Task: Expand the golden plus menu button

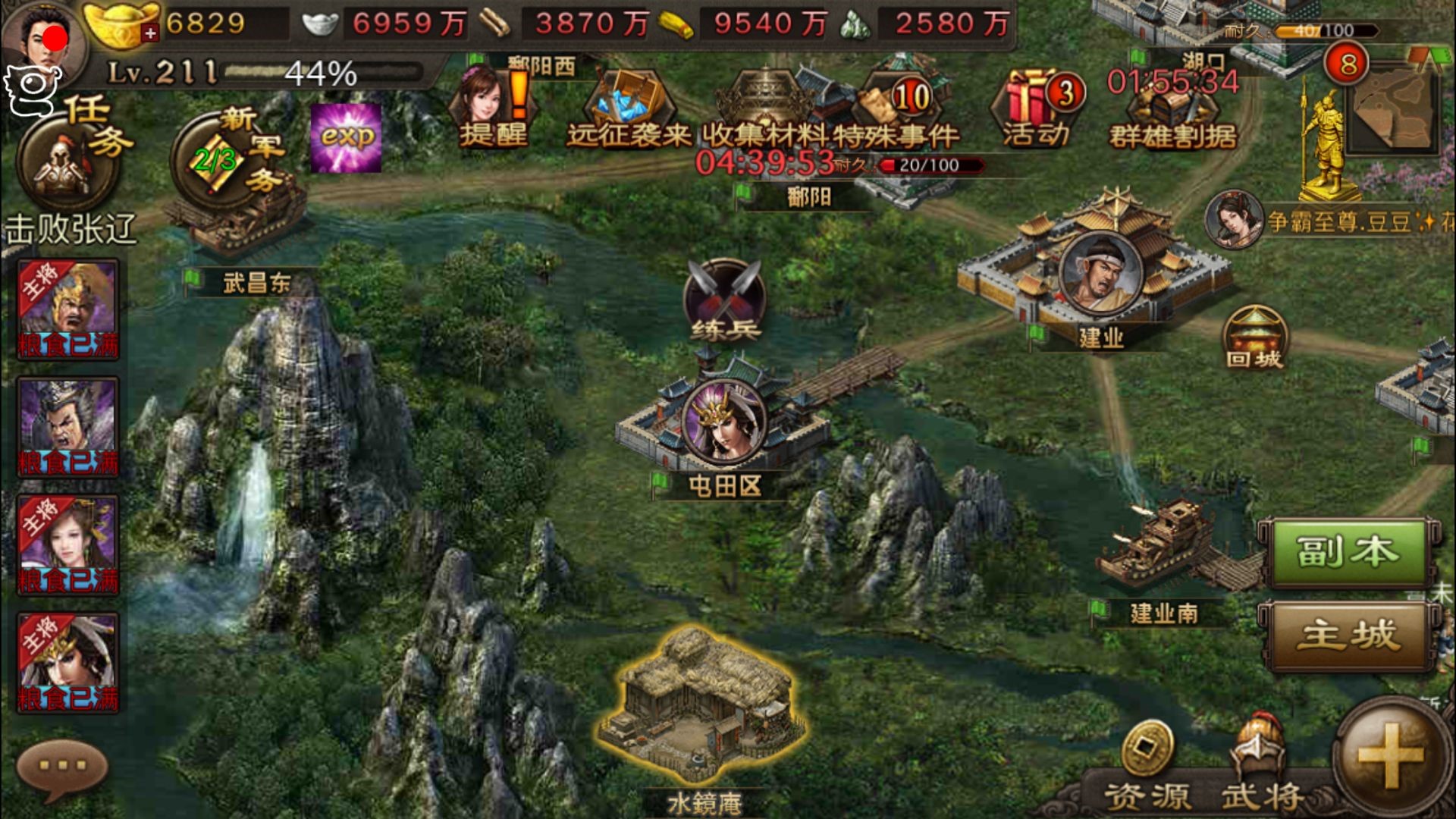Action: click(1391, 755)
